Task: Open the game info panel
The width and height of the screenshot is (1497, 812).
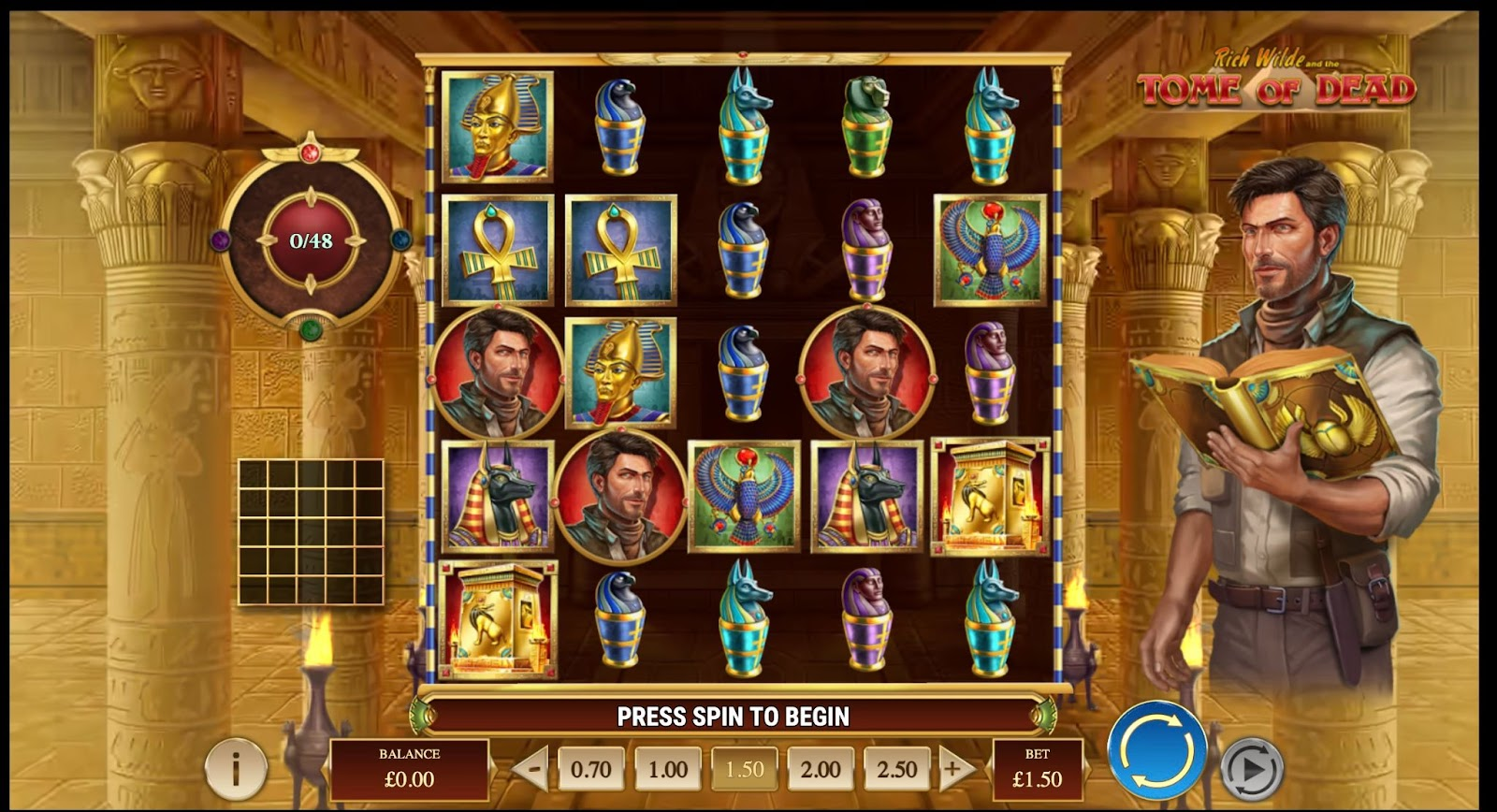Action: (236, 769)
